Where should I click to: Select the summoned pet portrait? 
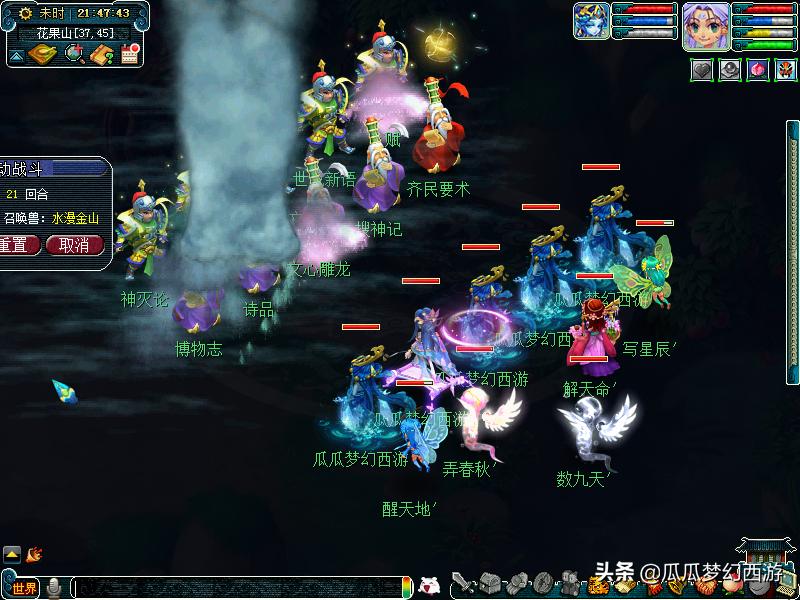591,21
